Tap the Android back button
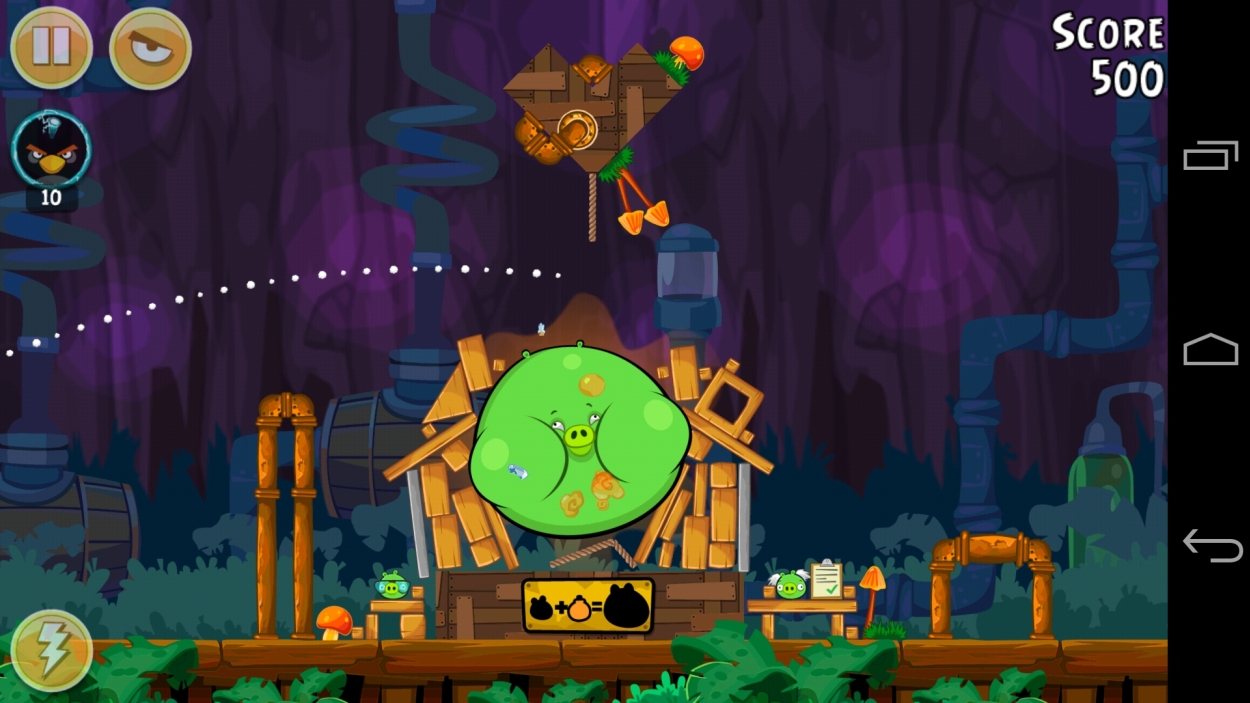The image size is (1250, 703). click(1211, 546)
